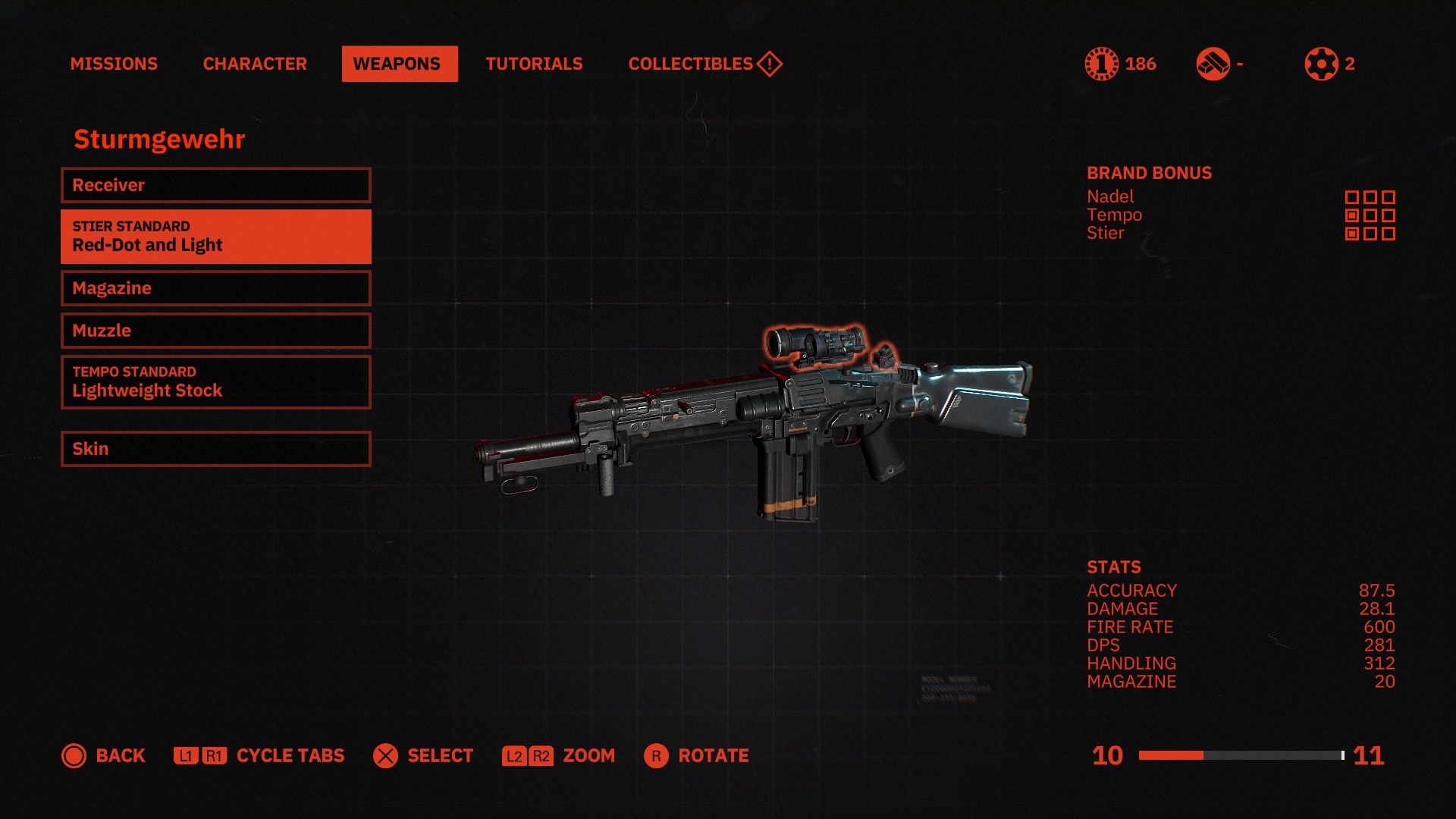Open the Magazine upgrade slot

coord(215,288)
